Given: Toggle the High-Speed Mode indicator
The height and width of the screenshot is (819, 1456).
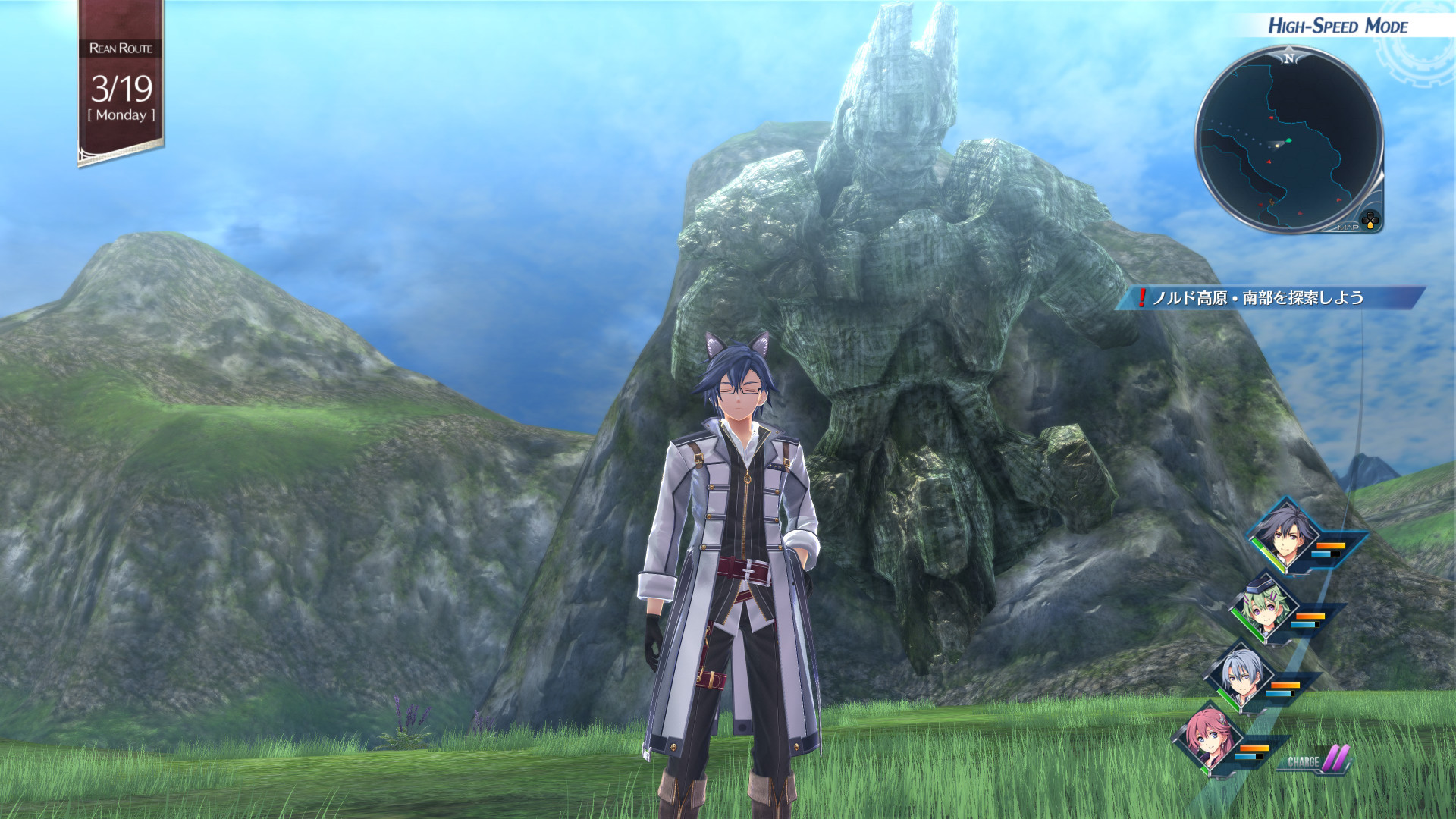Looking at the screenshot, I should coord(1338,27).
